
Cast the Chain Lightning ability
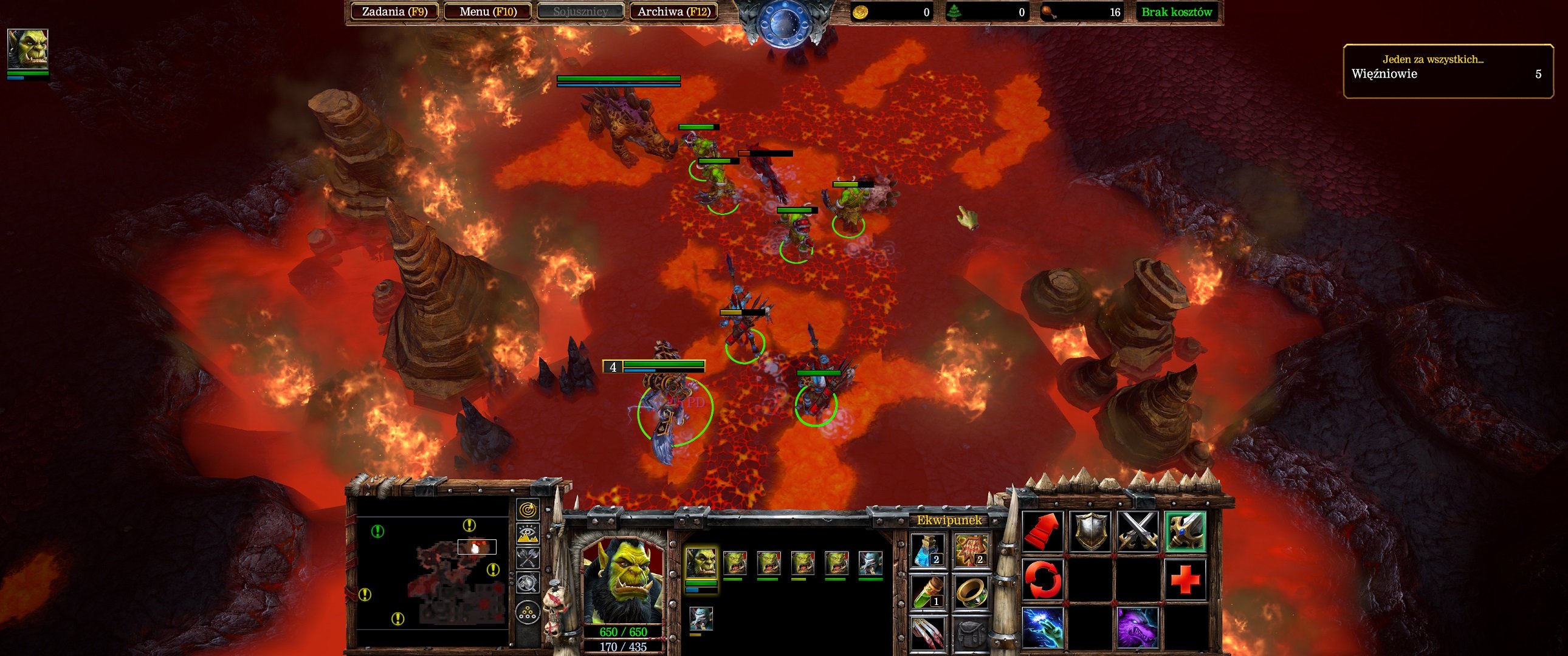pyautogui.click(x=1043, y=627)
